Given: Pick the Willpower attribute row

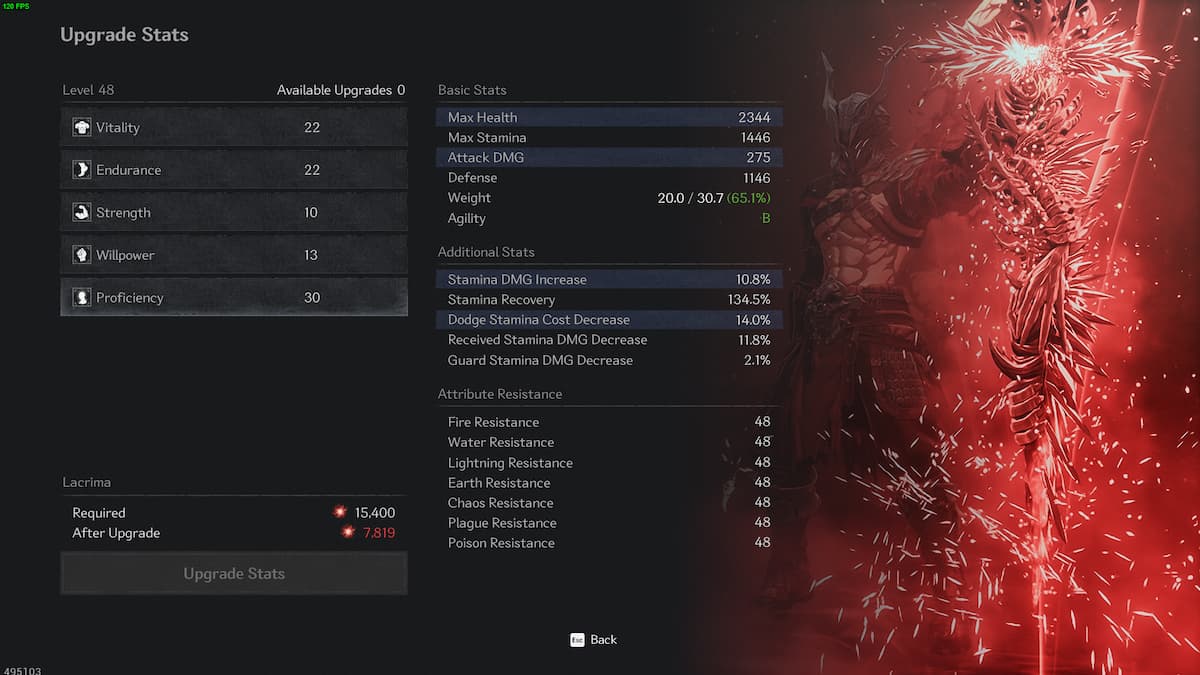Looking at the screenshot, I should (234, 255).
